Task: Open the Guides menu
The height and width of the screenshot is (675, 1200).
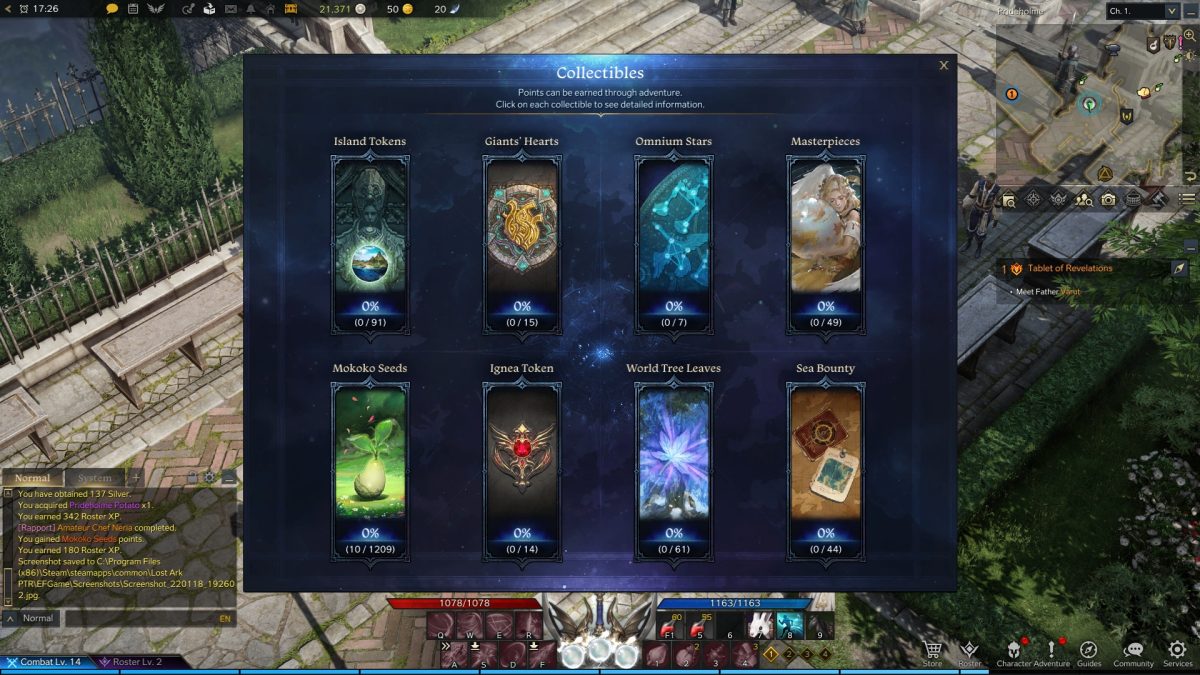Action: (x=1089, y=652)
